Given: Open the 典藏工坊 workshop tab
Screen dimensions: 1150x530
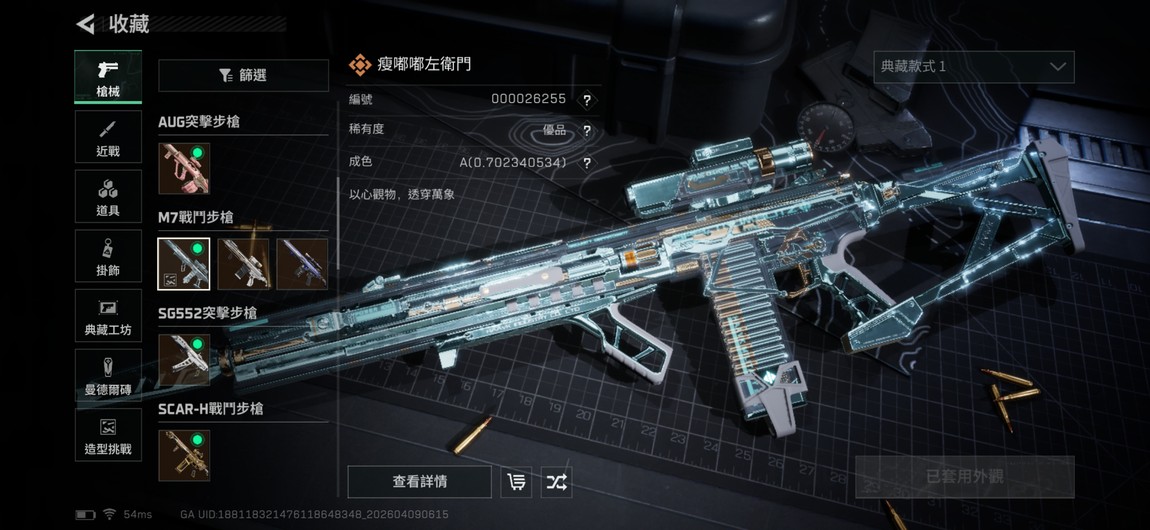Looking at the screenshot, I should (x=108, y=316).
